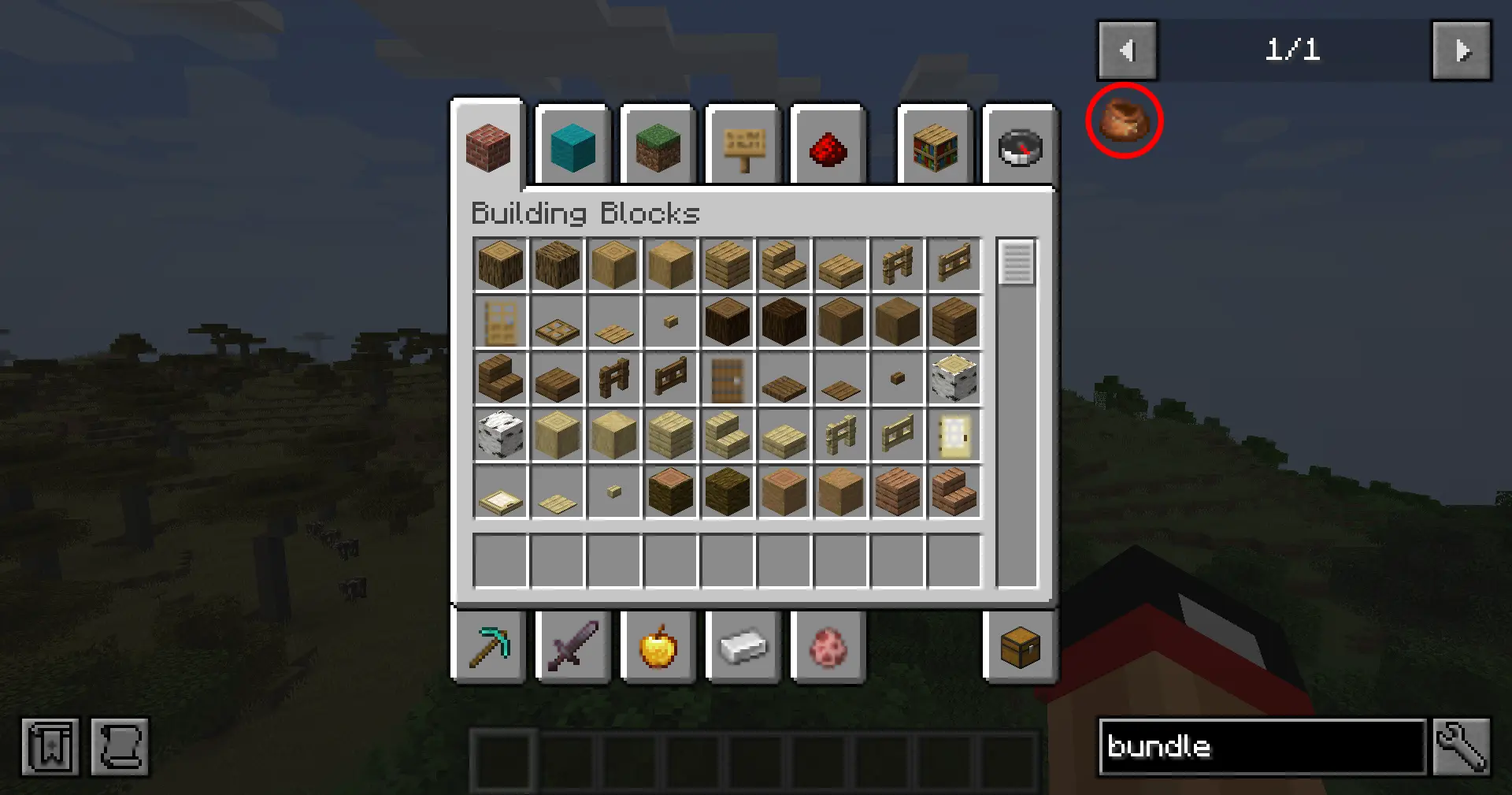Select the Colored Blocks diamond-colored tab
The height and width of the screenshot is (795, 1512).
573,147
